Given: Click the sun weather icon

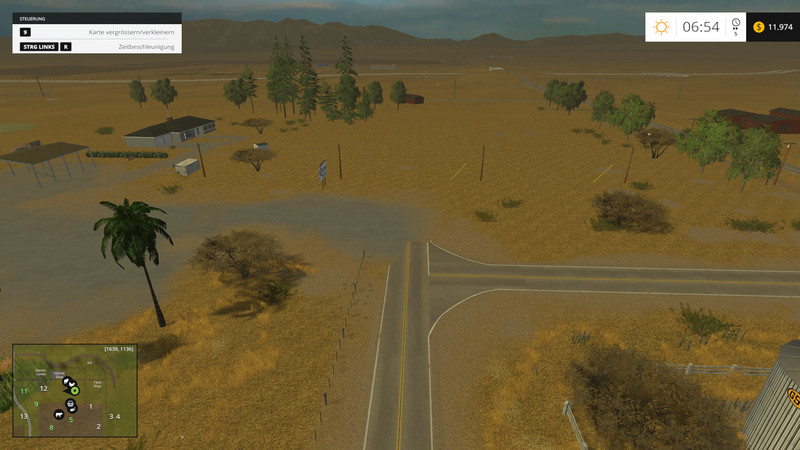Looking at the screenshot, I should (661, 27).
